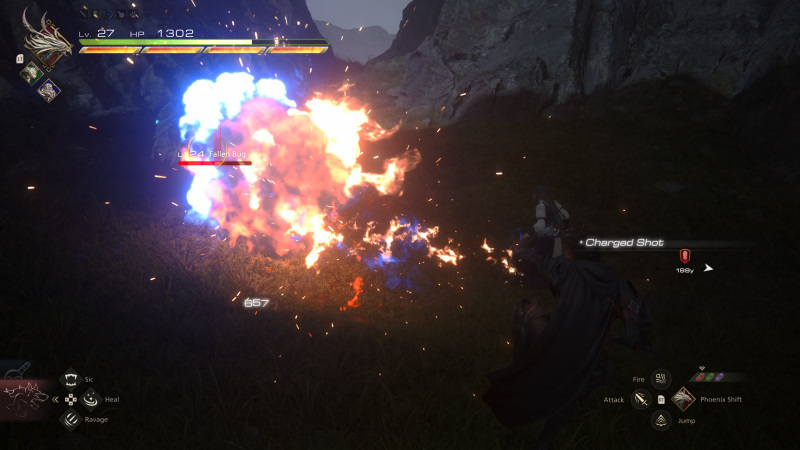Activate the Phoenix Shift ability
The image size is (800, 450).
click(x=683, y=399)
